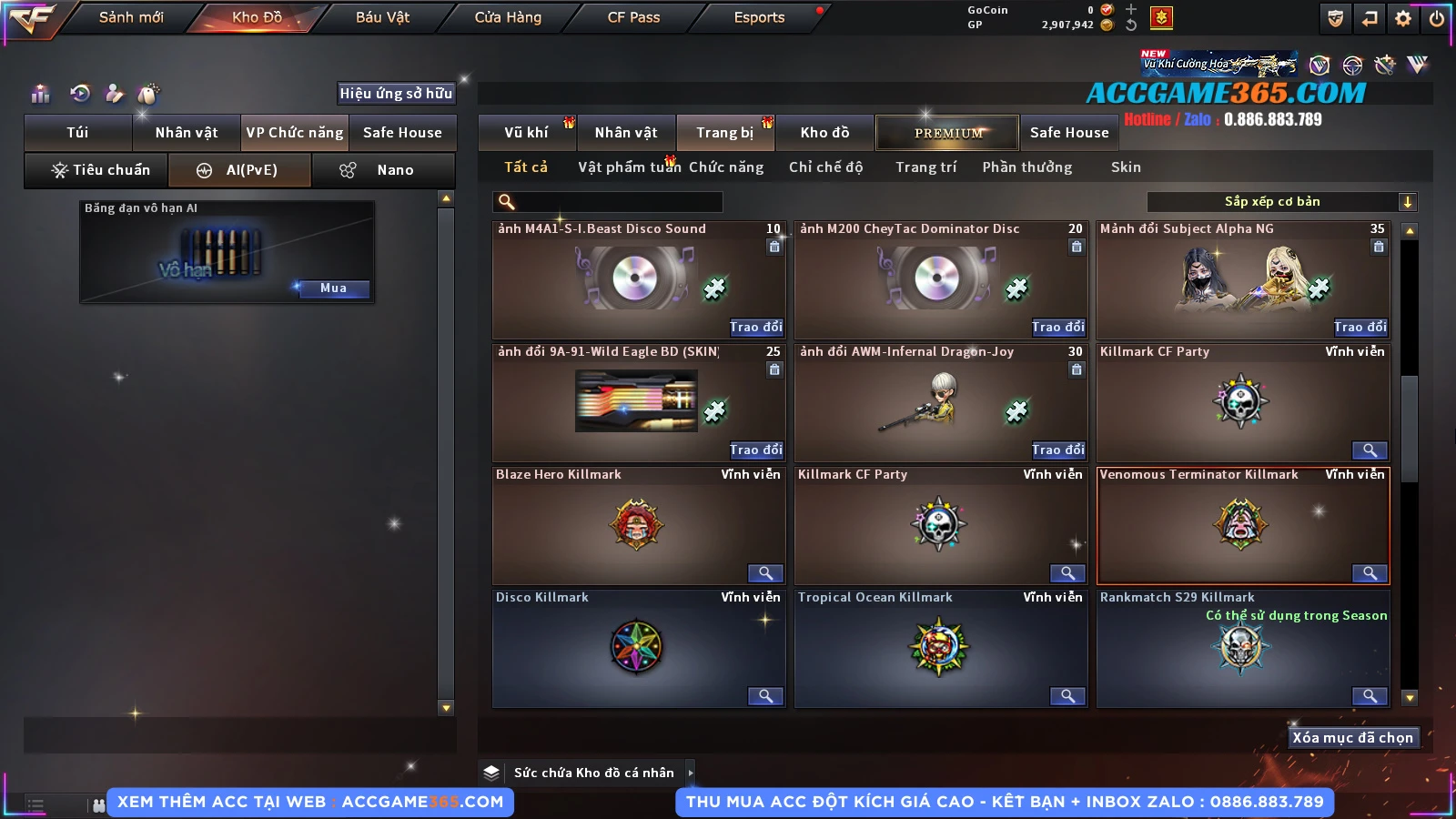Switch to the PREMIUM tab
The width and height of the screenshot is (1456, 819).
click(x=948, y=133)
